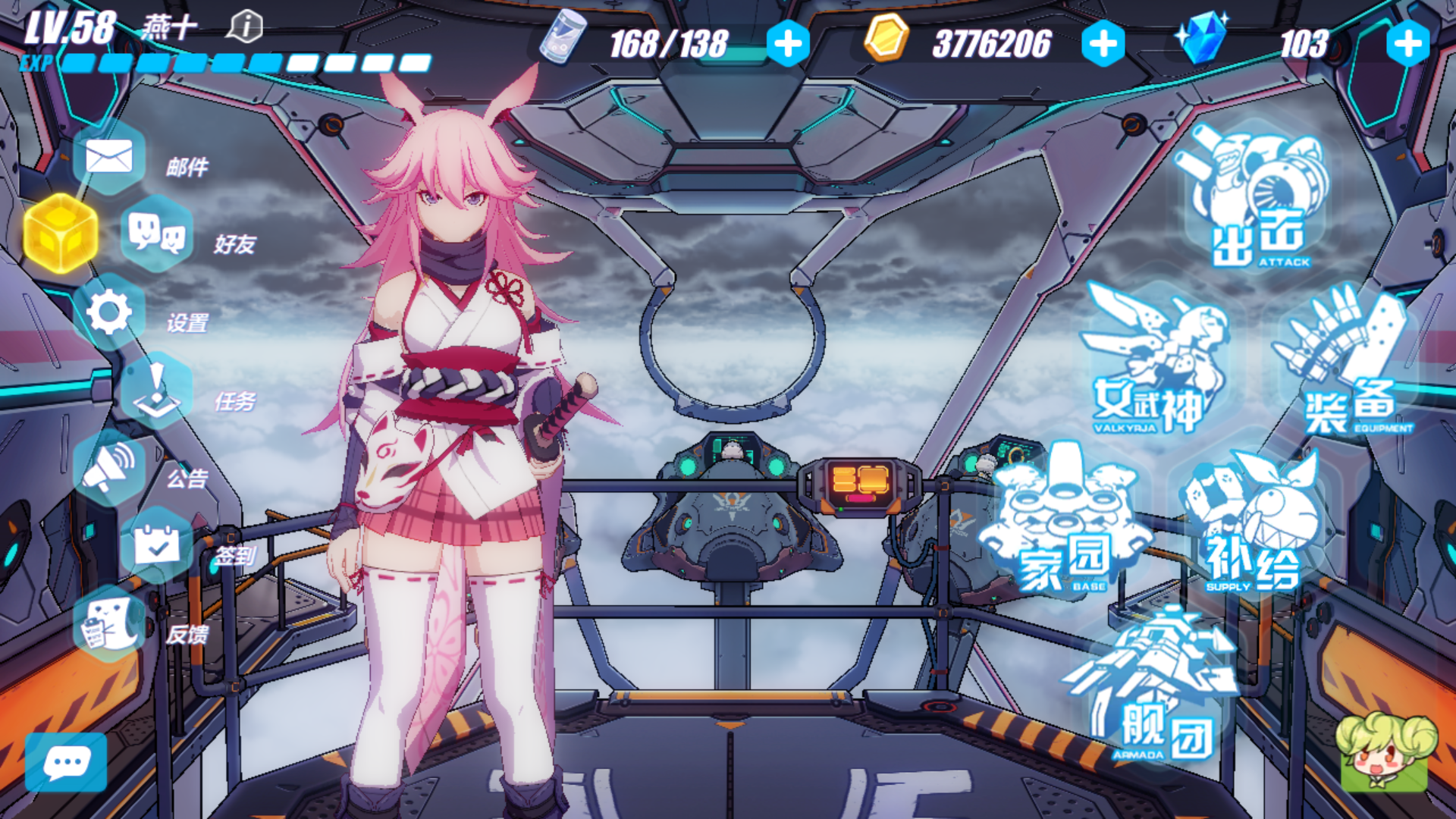Buy crystals with the plus button

click(1407, 43)
